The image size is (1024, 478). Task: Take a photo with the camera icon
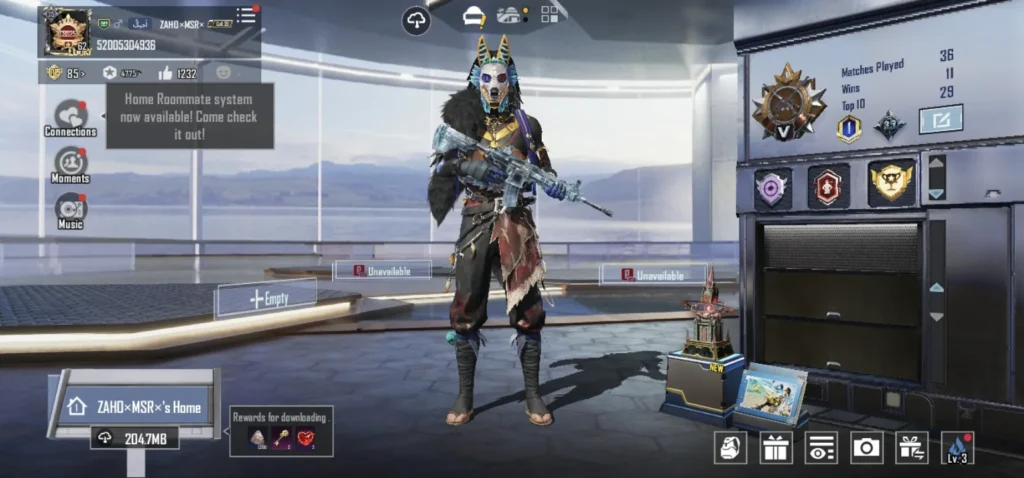[x=866, y=447]
